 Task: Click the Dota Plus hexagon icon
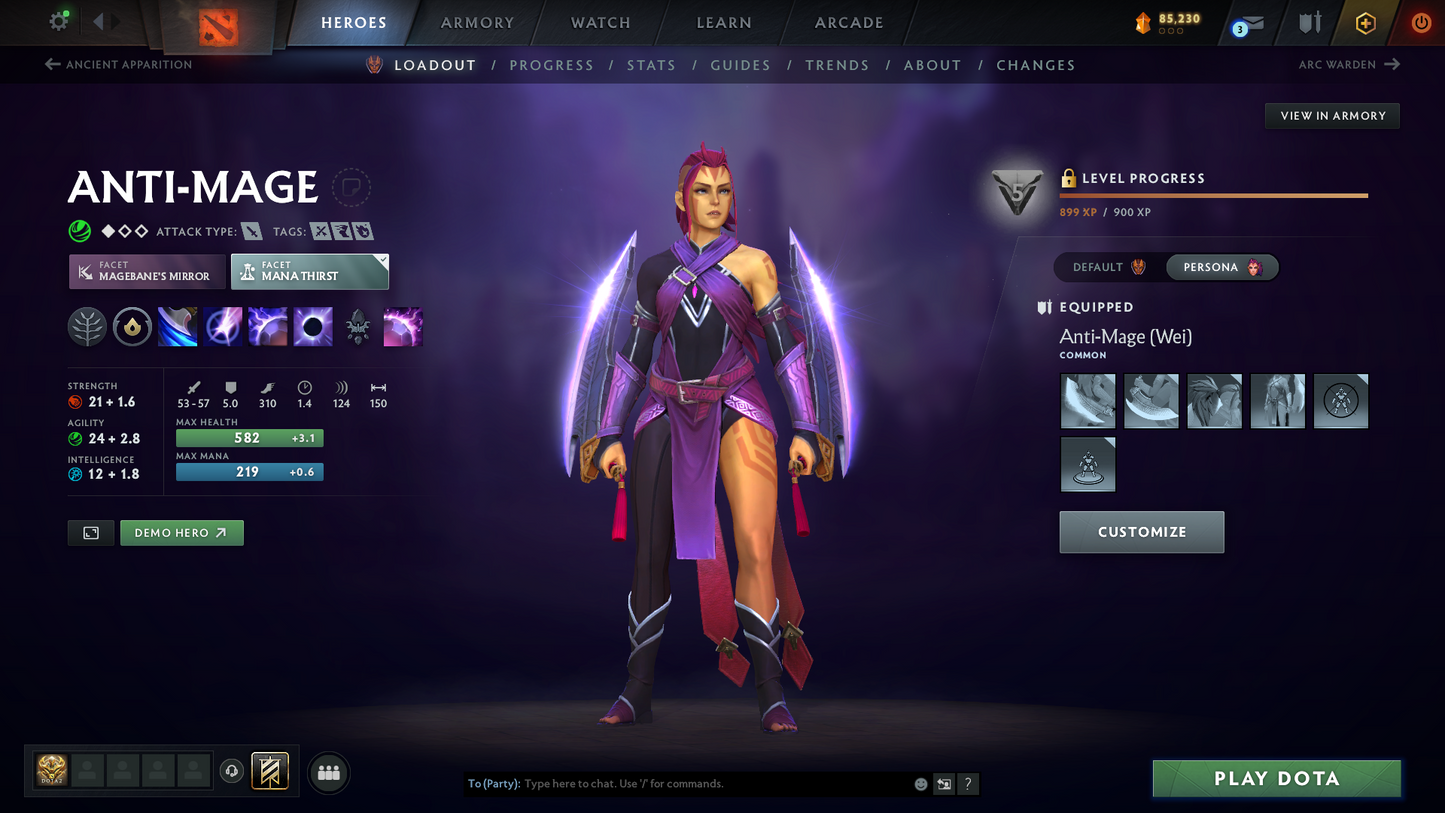coord(1366,22)
